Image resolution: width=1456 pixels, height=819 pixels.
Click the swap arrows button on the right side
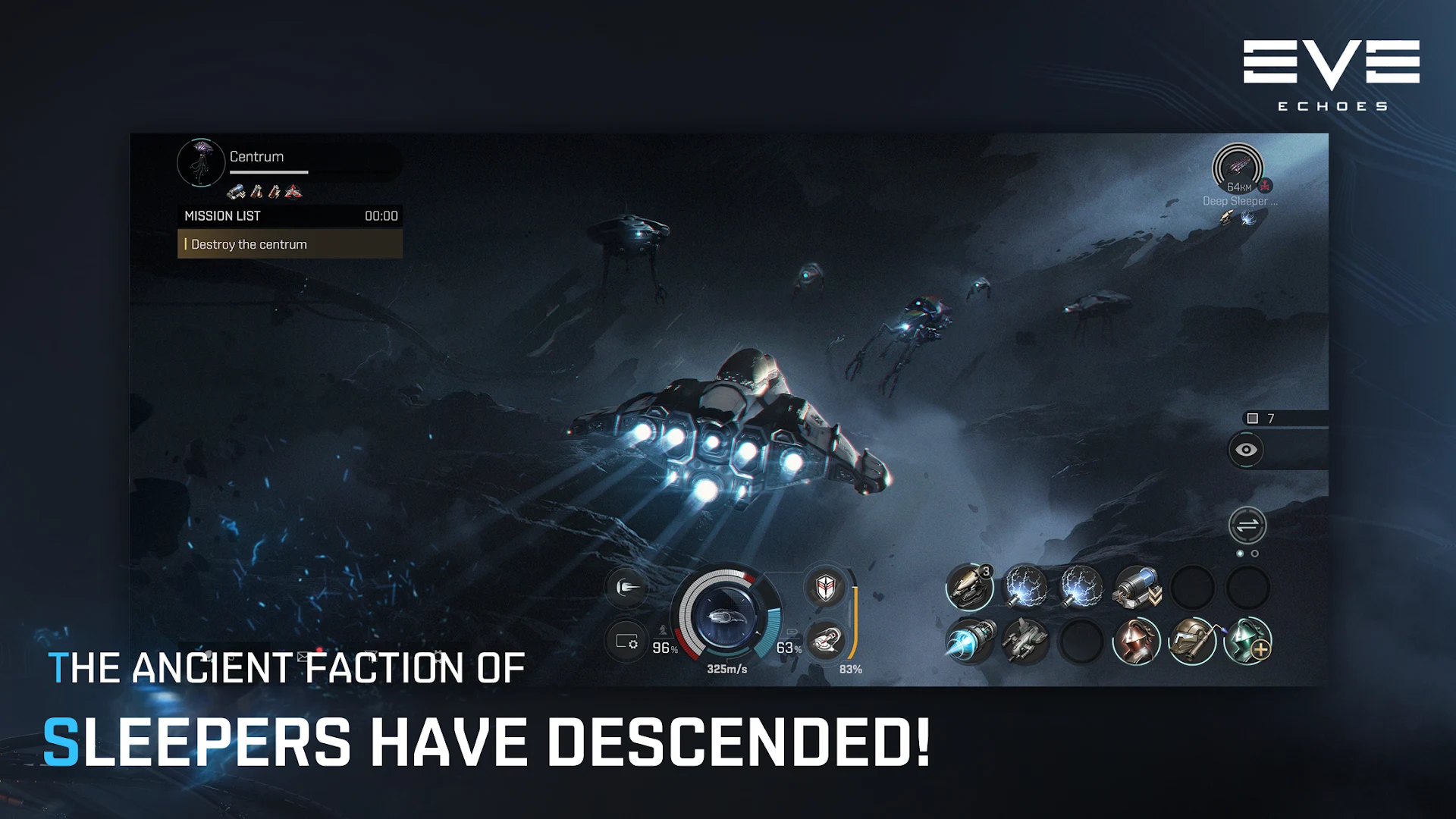pos(1247,523)
